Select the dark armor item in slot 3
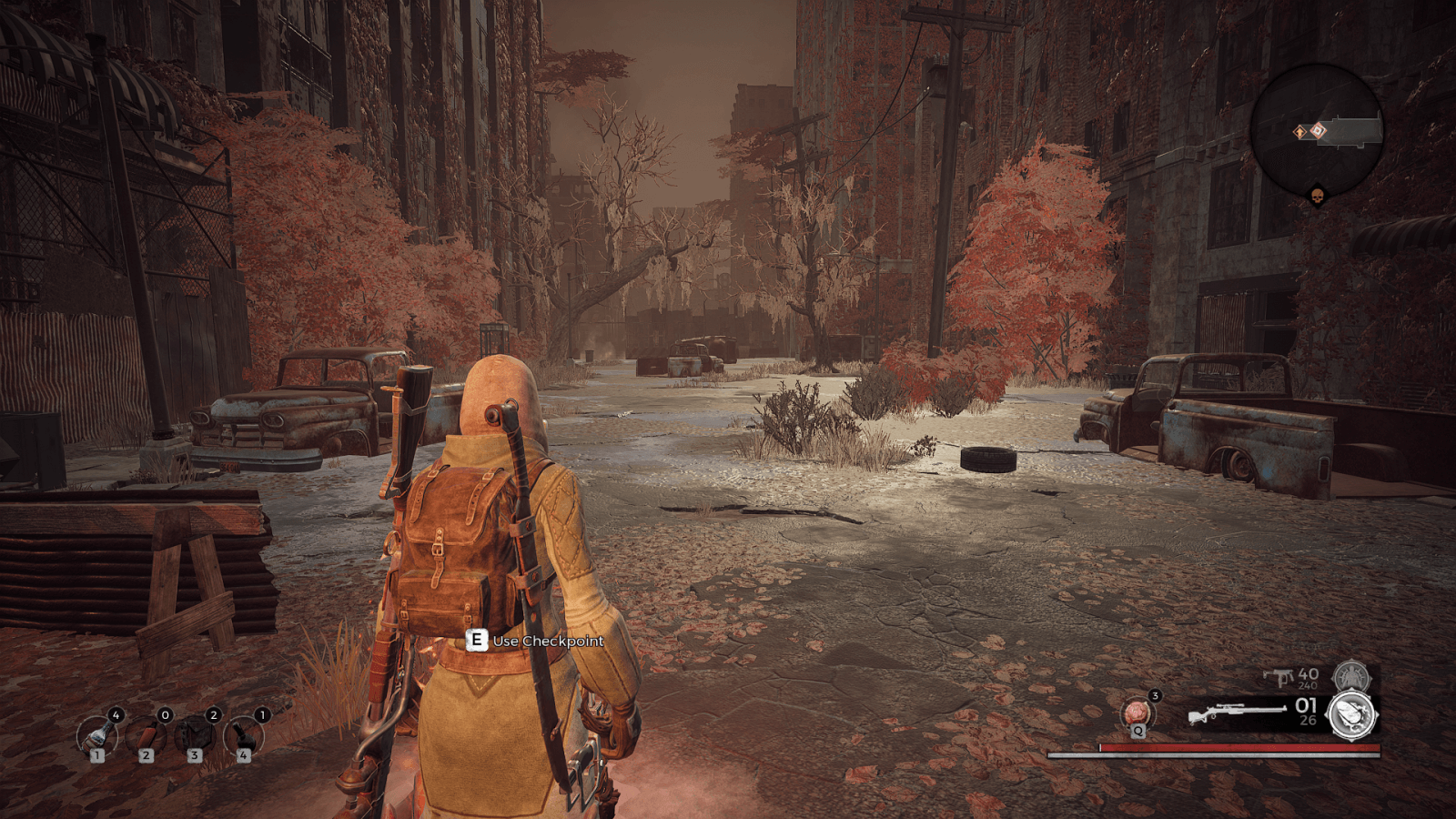 pos(194,734)
